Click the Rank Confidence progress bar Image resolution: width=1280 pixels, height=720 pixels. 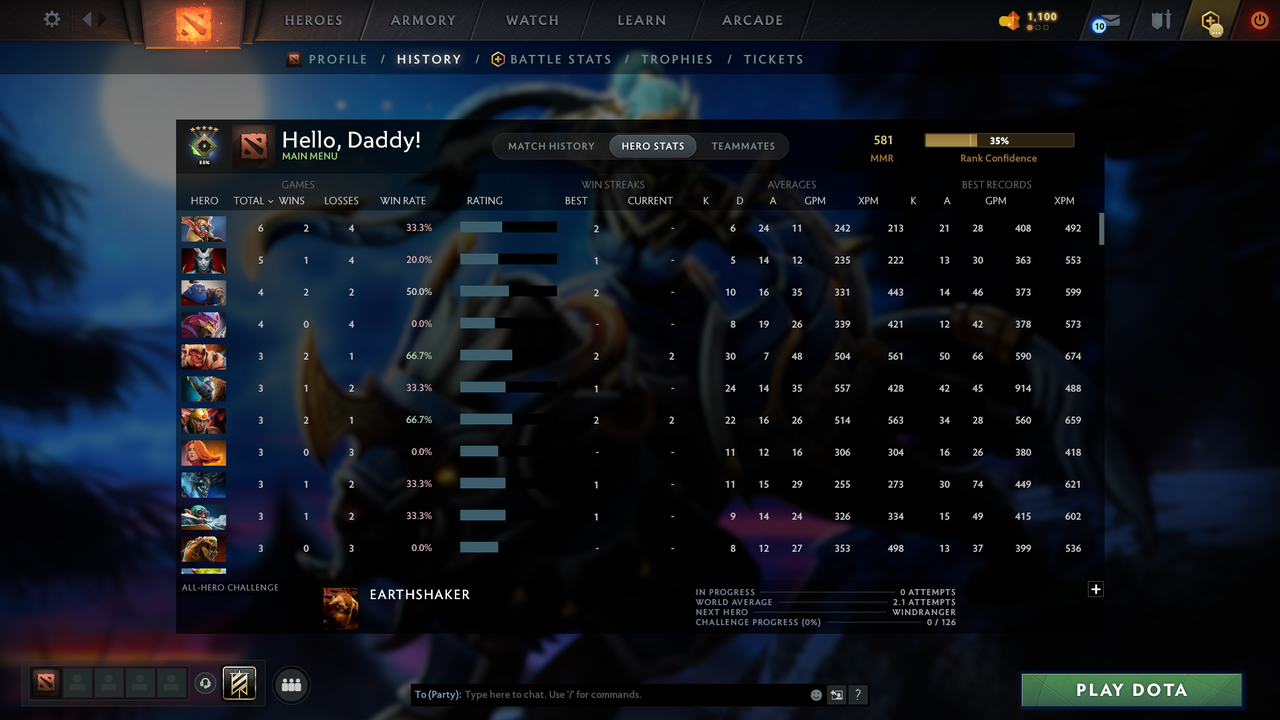pos(999,140)
